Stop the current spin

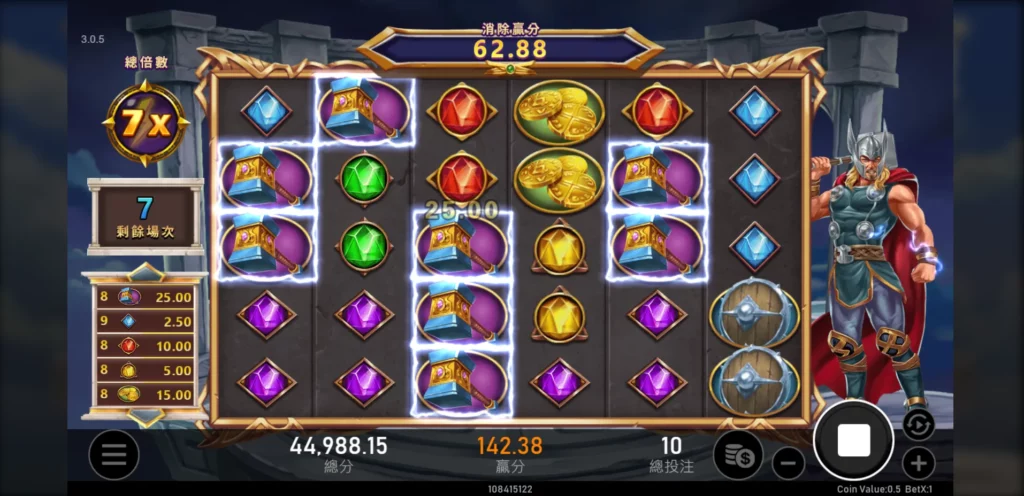coord(853,439)
